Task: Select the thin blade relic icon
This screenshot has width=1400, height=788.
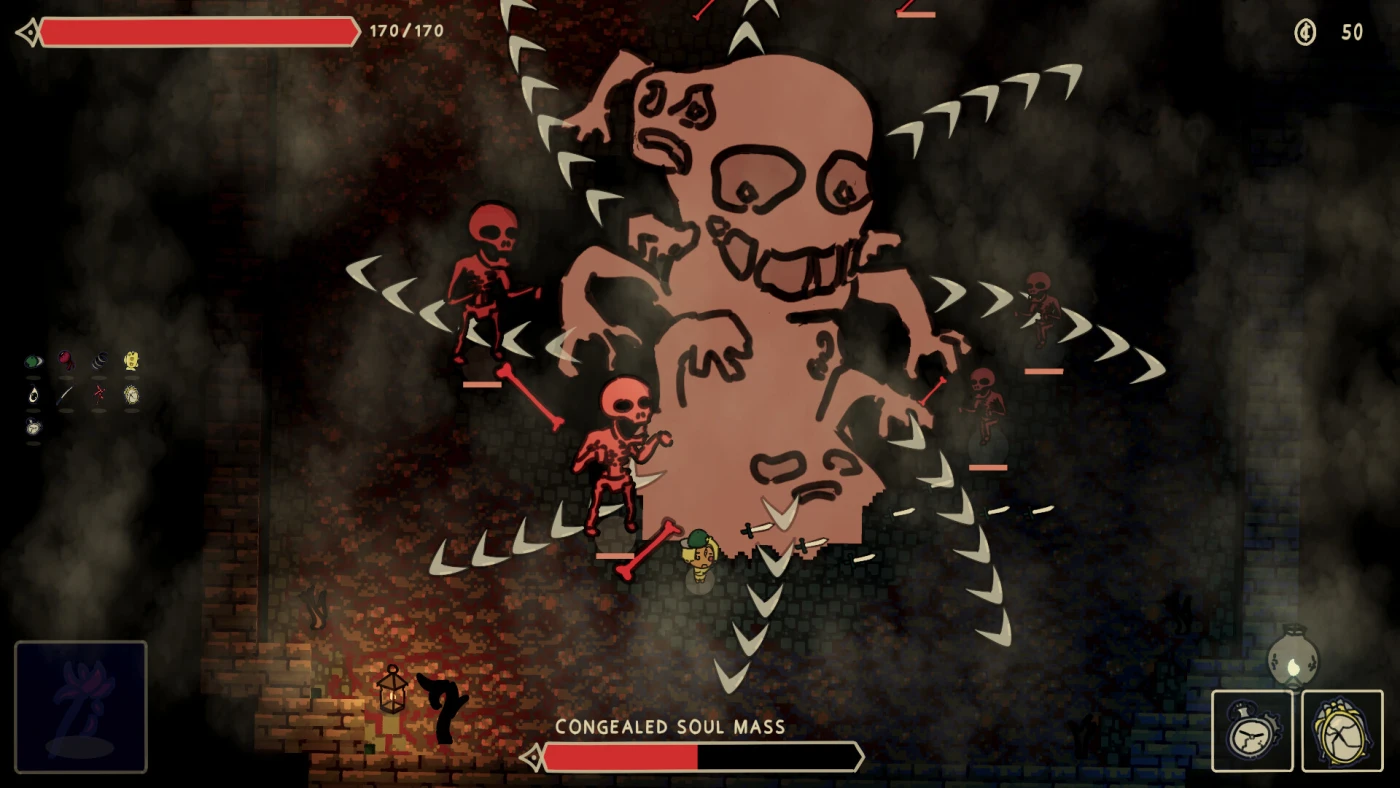Action: [66, 395]
